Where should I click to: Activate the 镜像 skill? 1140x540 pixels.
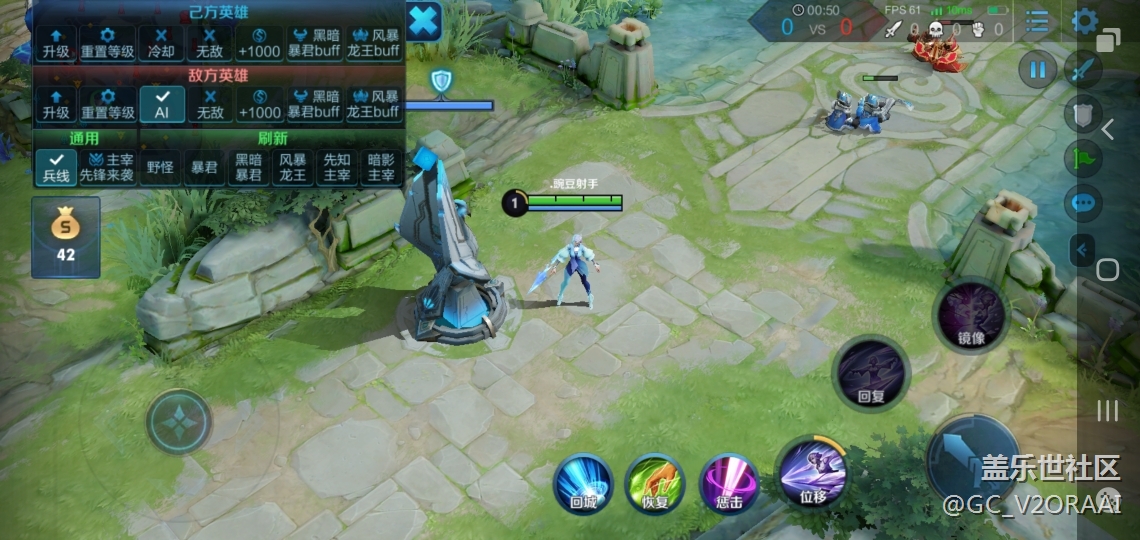tap(970, 315)
